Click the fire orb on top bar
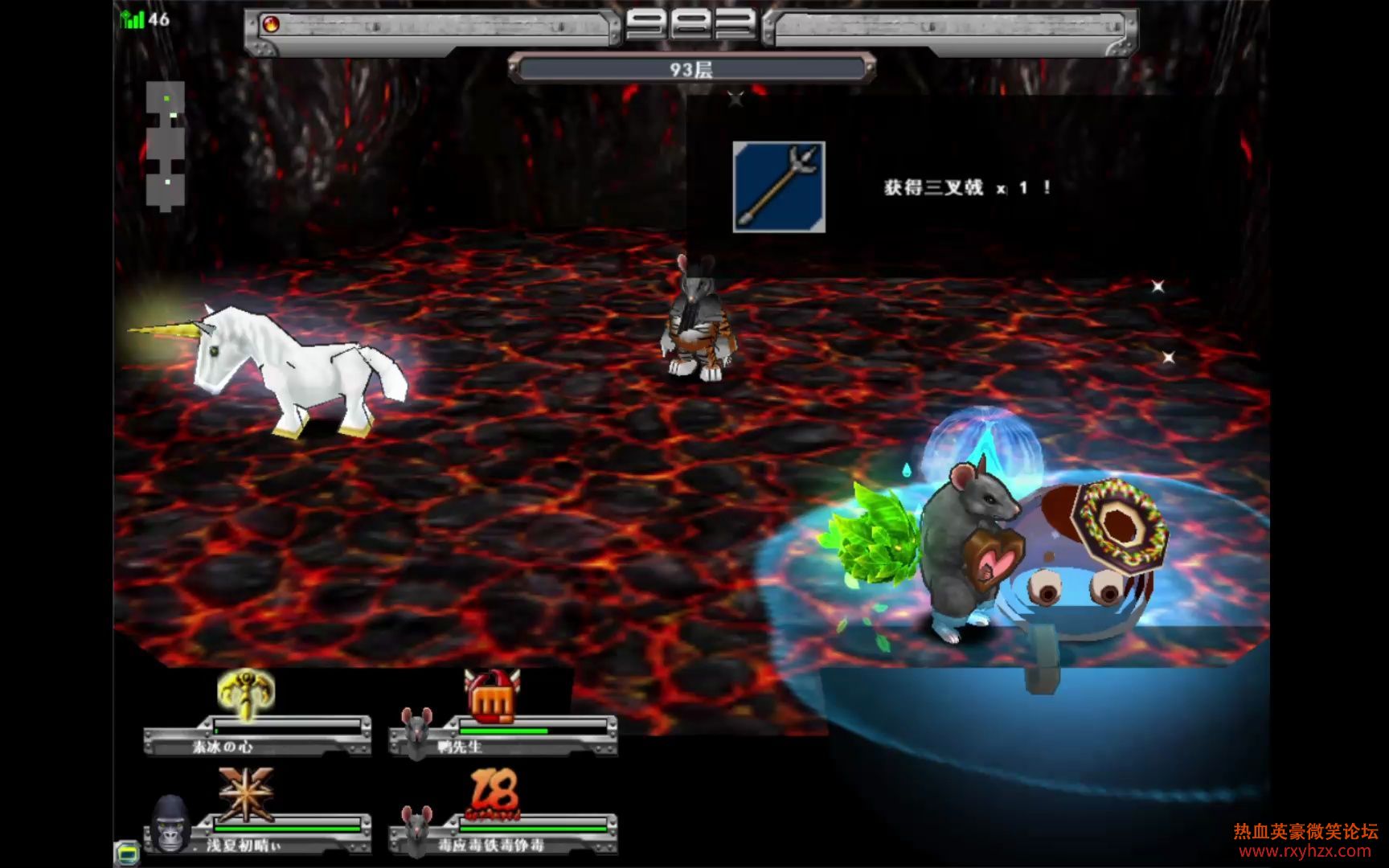Viewport: 1389px width, 868px height. (x=272, y=25)
